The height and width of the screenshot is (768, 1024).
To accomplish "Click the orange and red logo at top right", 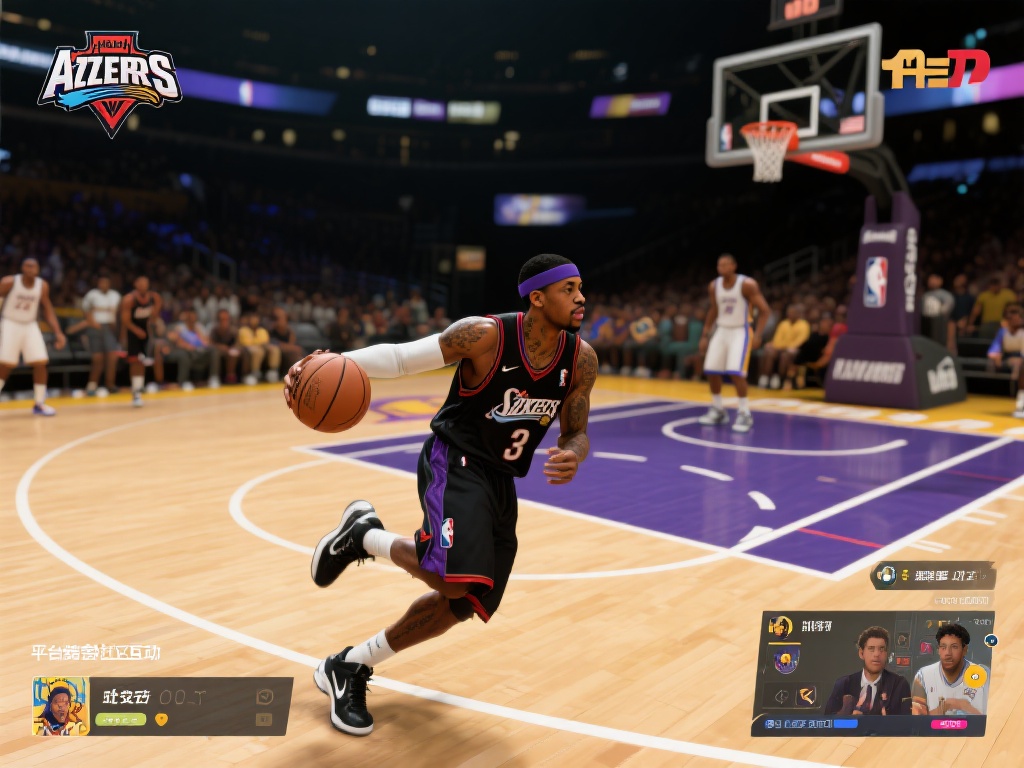I will pyautogui.click(x=935, y=69).
